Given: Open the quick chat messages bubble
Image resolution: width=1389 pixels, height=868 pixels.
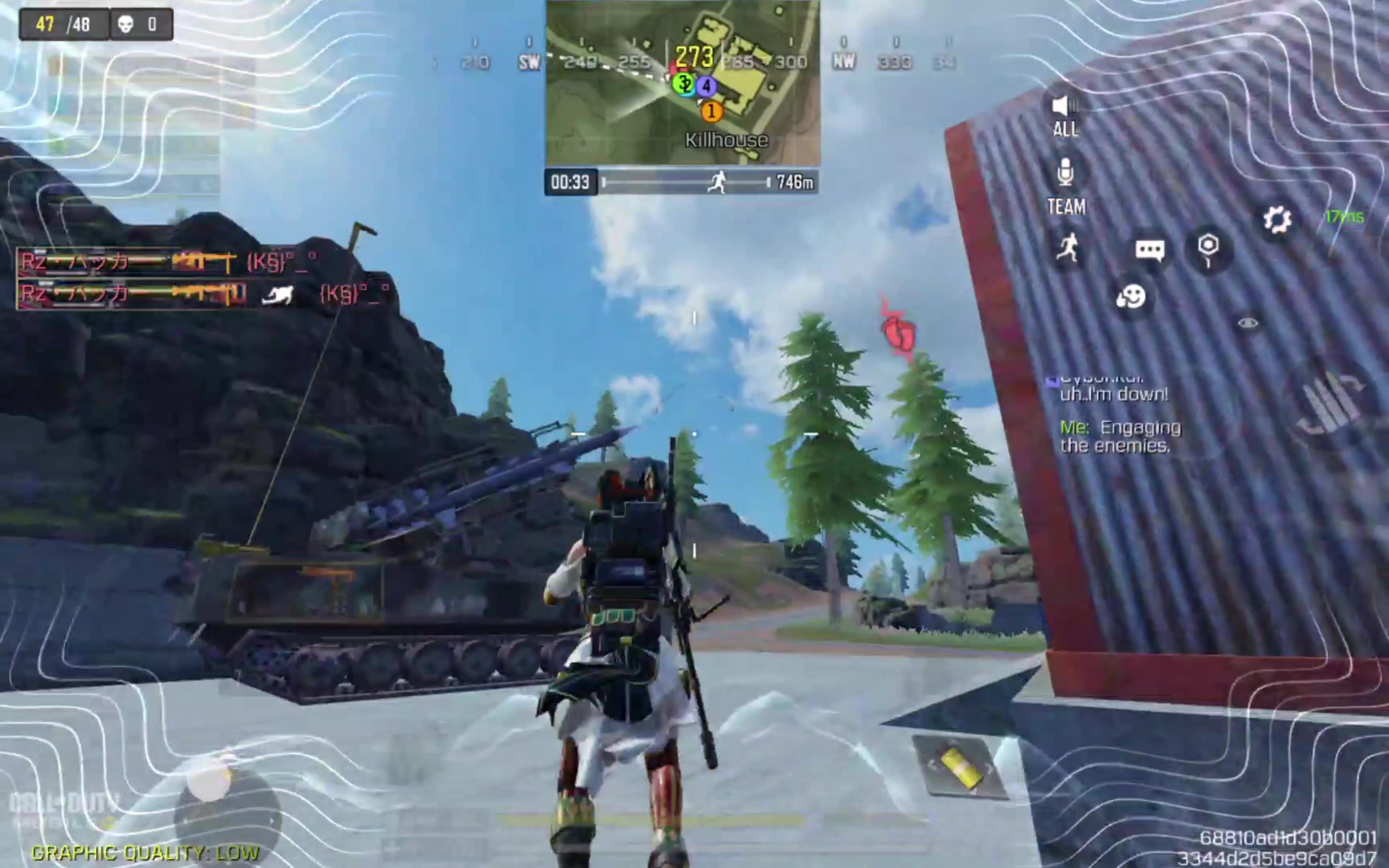Looking at the screenshot, I should coord(1149,250).
